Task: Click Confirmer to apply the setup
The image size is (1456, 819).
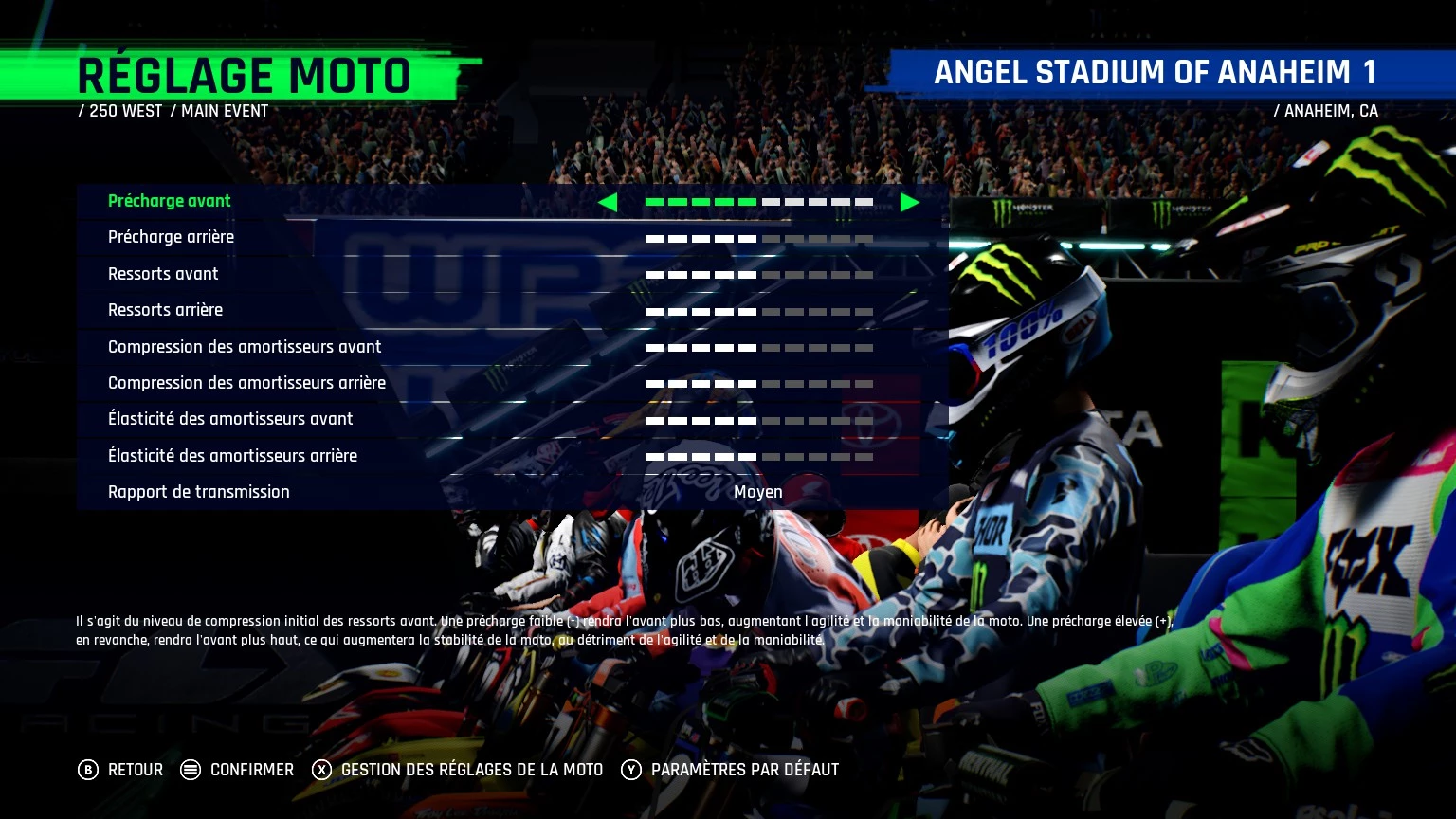Action: (x=251, y=771)
